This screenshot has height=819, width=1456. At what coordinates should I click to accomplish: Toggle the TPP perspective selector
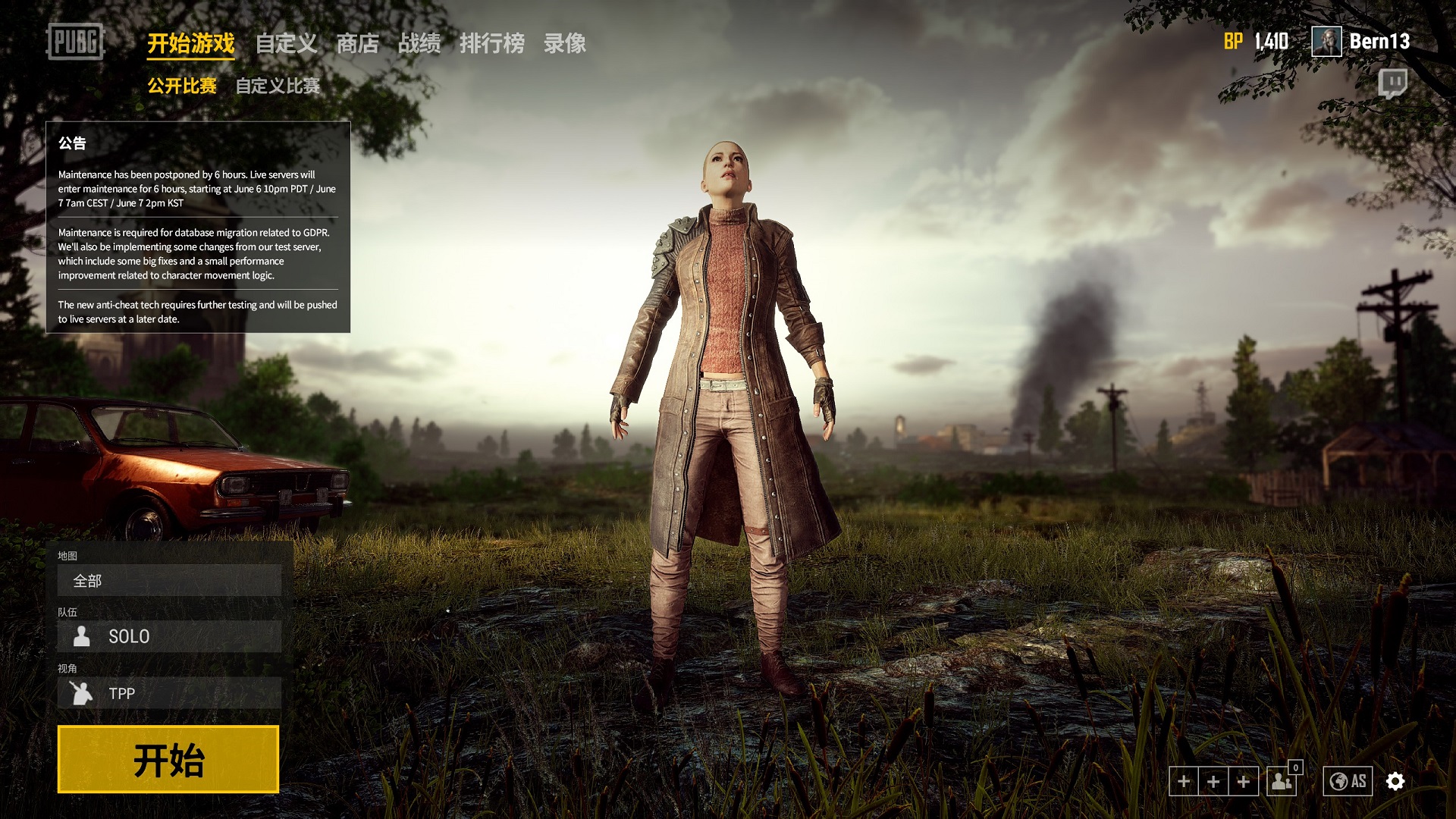pyautogui.click(x=169, y=693)
